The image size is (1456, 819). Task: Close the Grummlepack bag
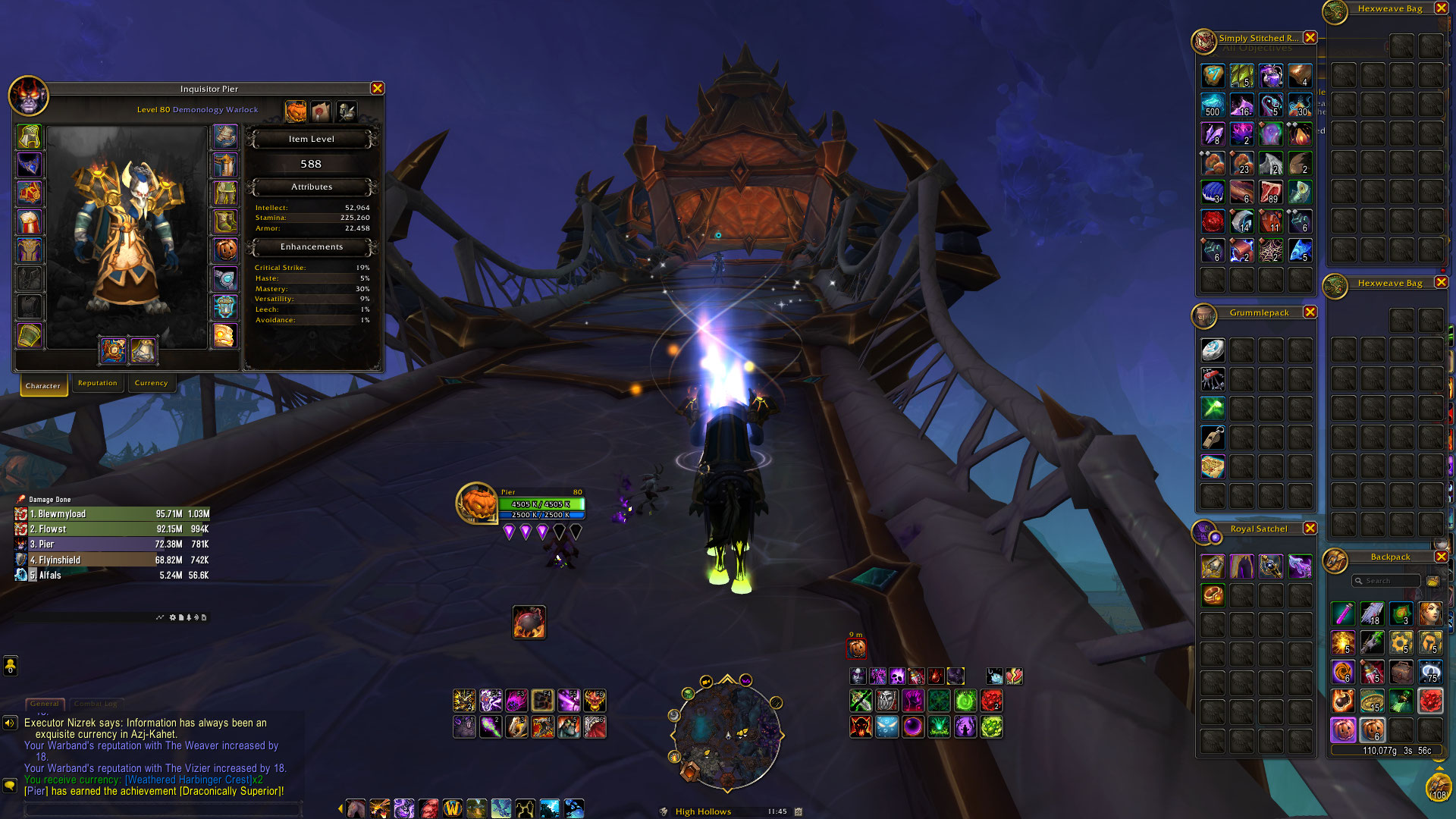[1310, 312]
